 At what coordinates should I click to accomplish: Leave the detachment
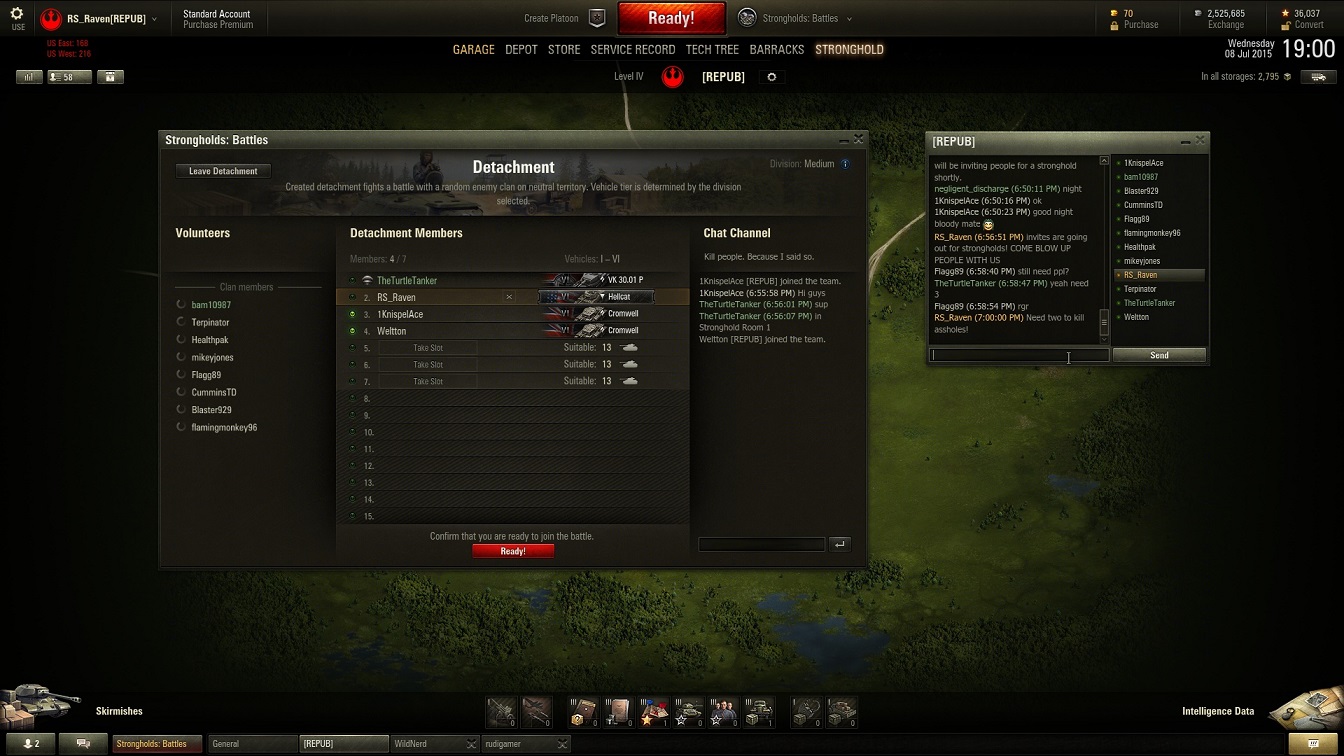point(223,171)
